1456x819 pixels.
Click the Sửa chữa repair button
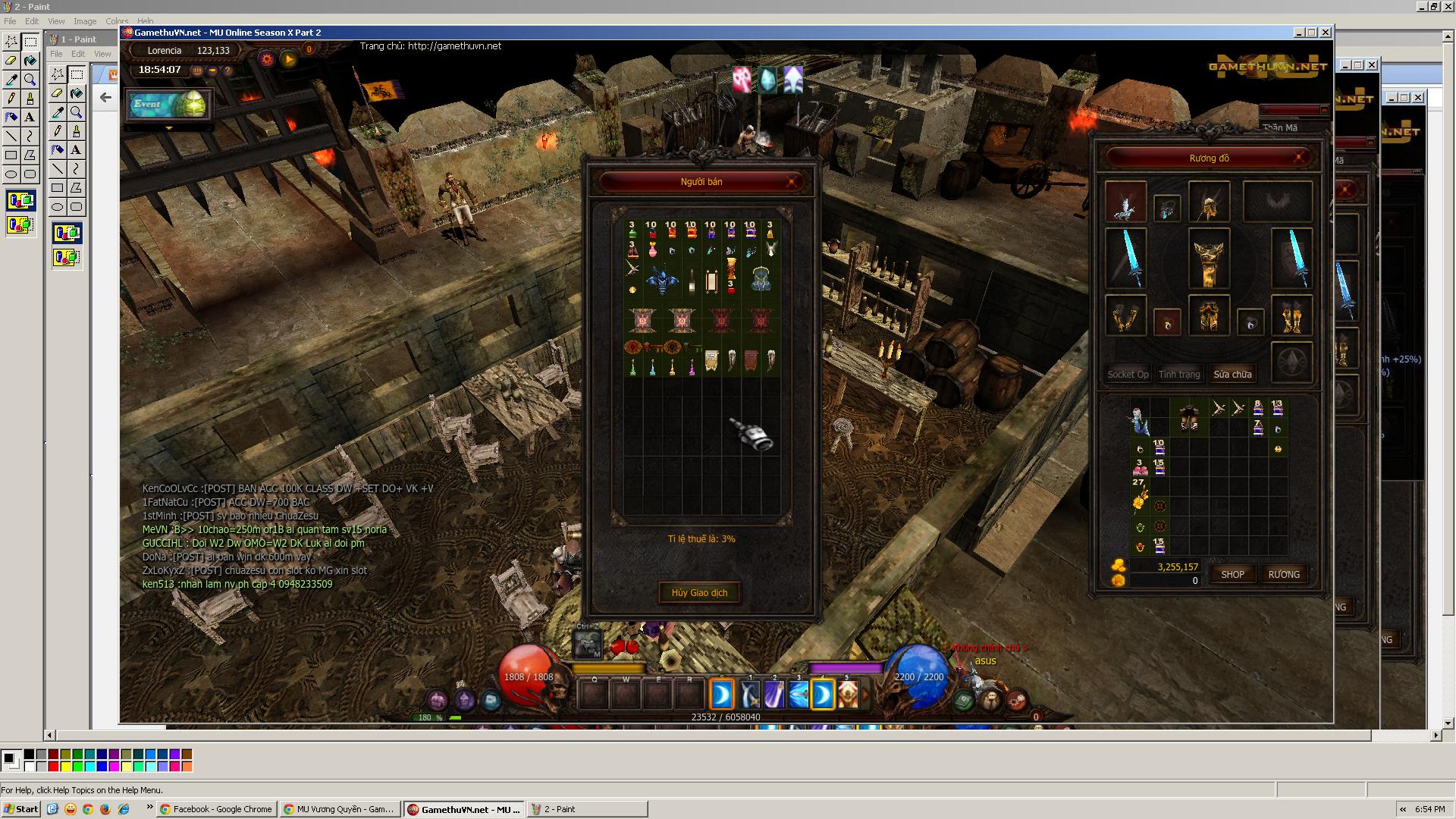(x=1232, y=374)
